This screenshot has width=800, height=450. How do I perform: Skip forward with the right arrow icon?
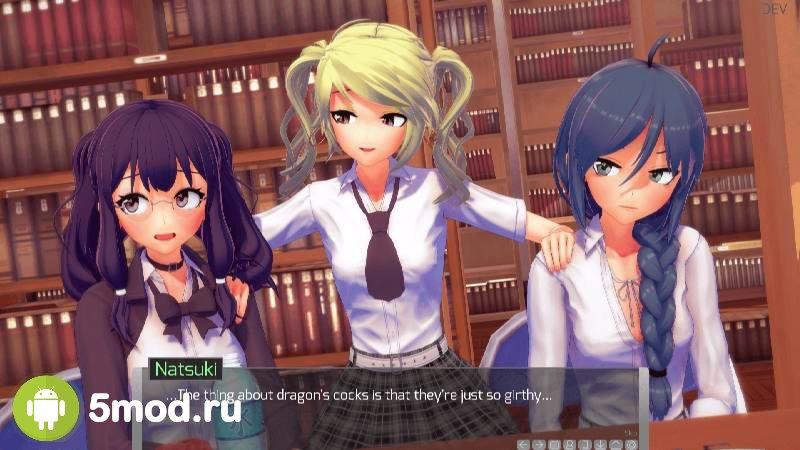tap(539, 444)
